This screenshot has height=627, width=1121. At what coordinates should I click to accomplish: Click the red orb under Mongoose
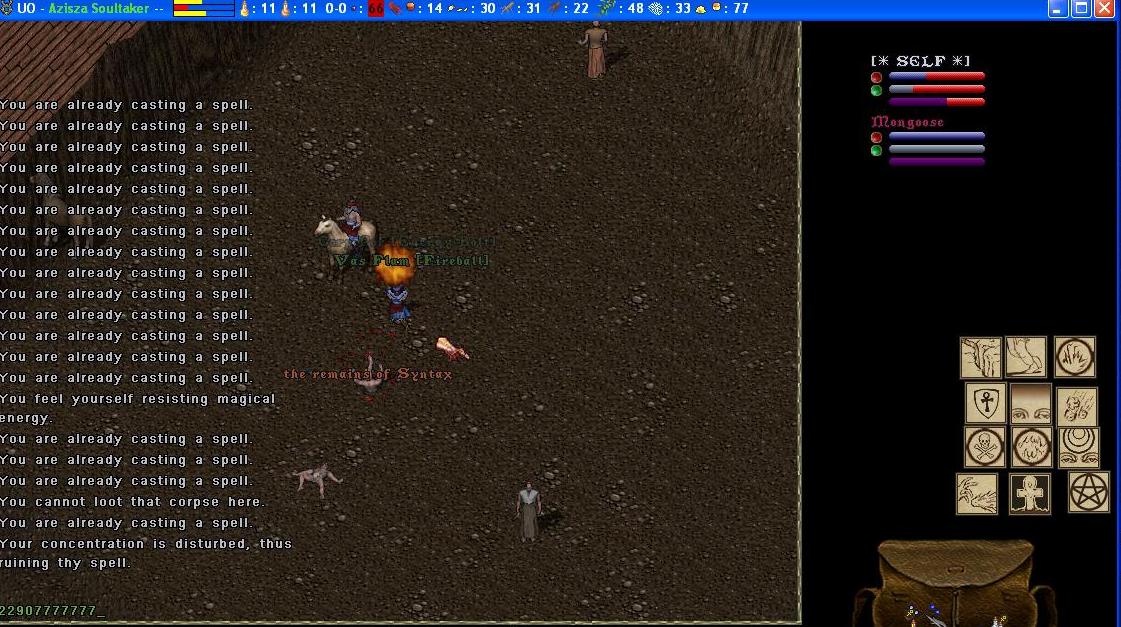[876, 137]
